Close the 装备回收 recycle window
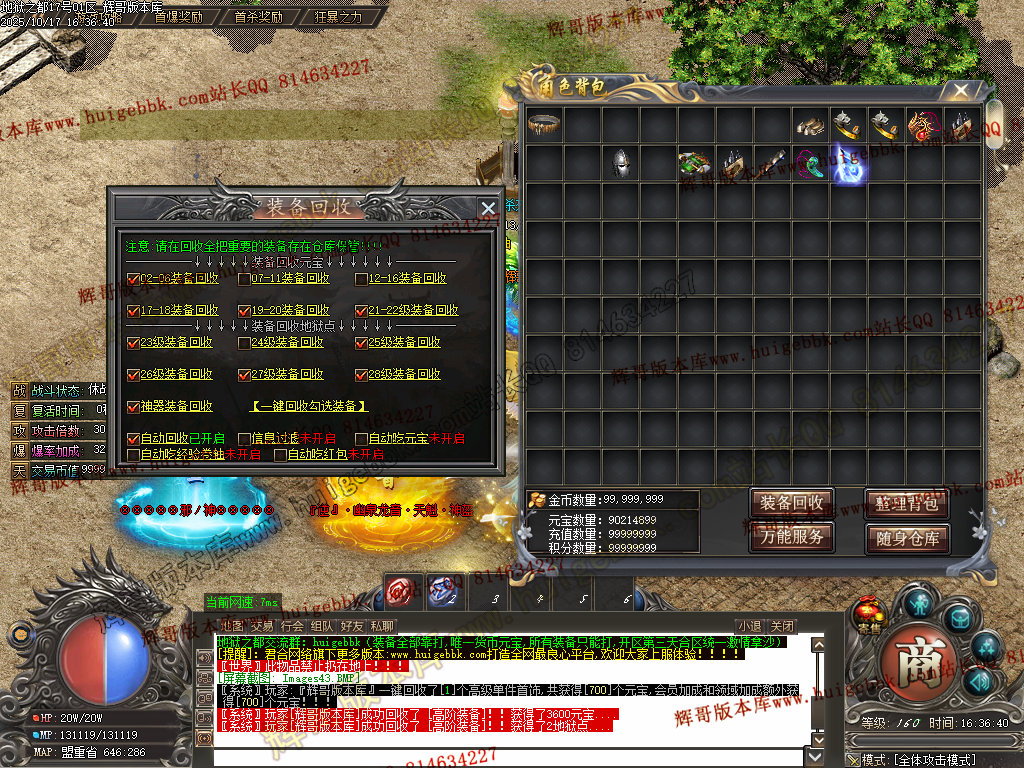1024x768 pixels. (x=488, y=208)
